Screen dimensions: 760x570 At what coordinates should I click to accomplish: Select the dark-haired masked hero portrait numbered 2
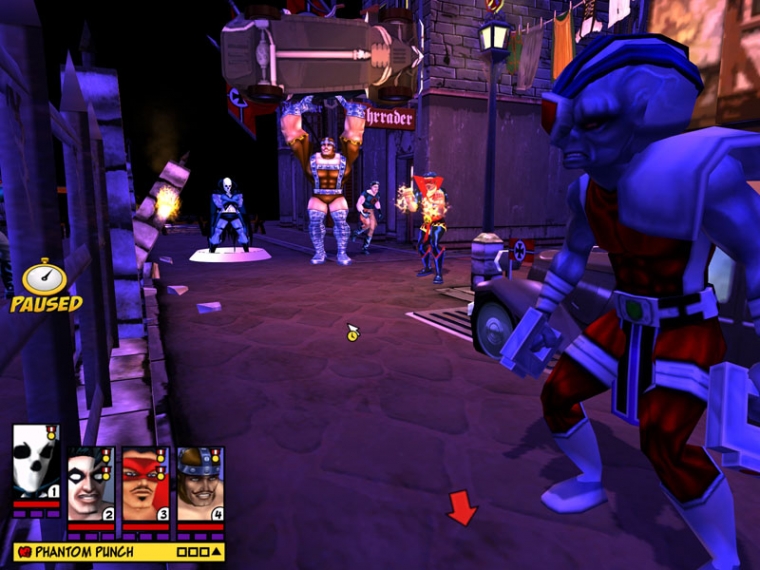[x=90, y=484]
